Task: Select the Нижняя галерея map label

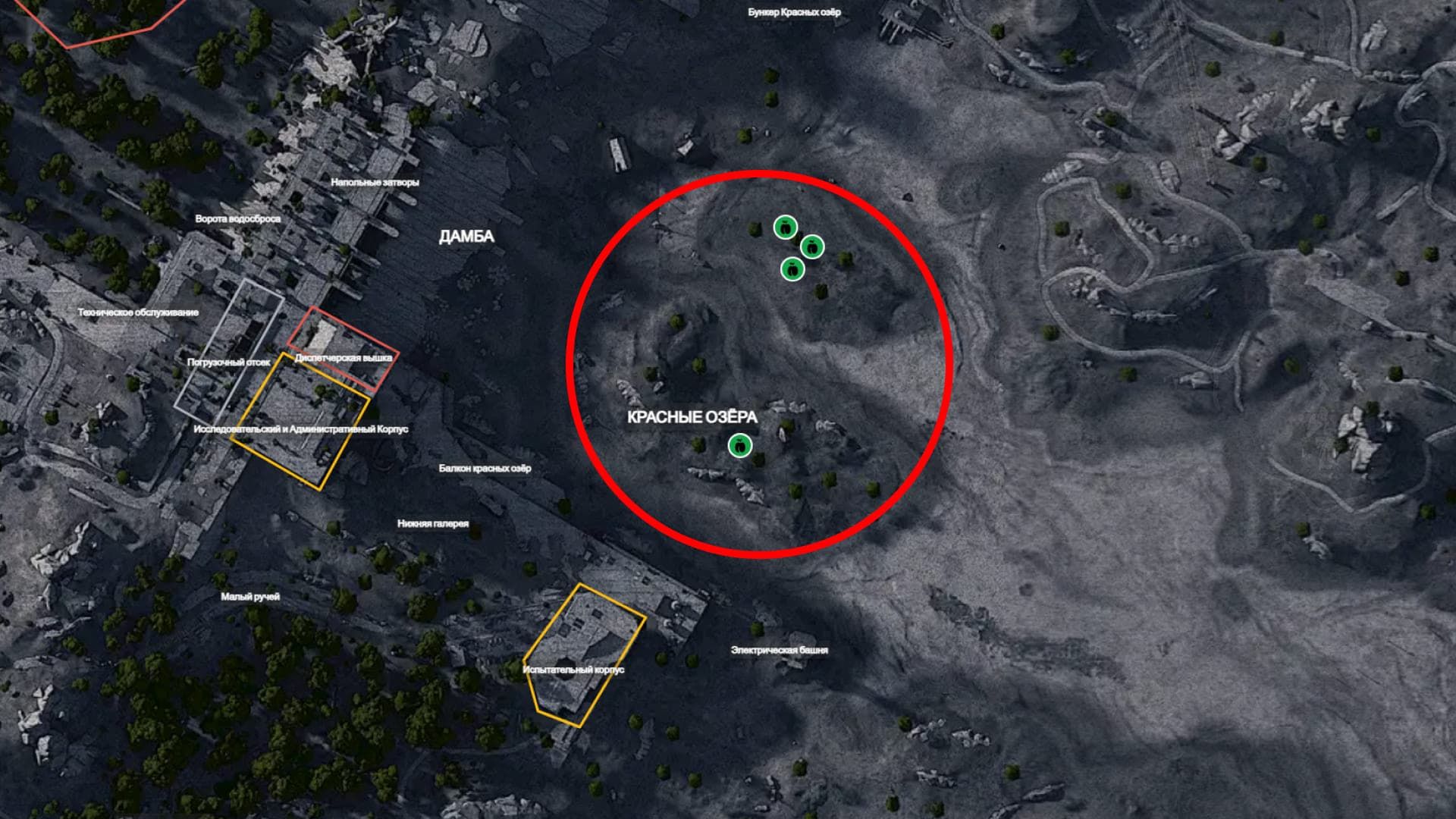Action: (433, 523)
